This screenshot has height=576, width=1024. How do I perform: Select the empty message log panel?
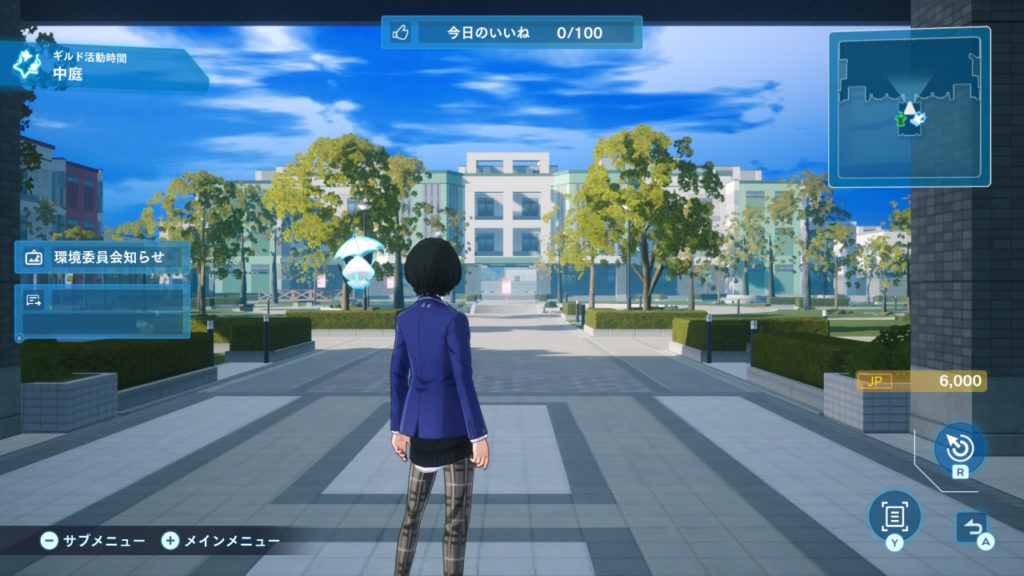pos(102,310)
